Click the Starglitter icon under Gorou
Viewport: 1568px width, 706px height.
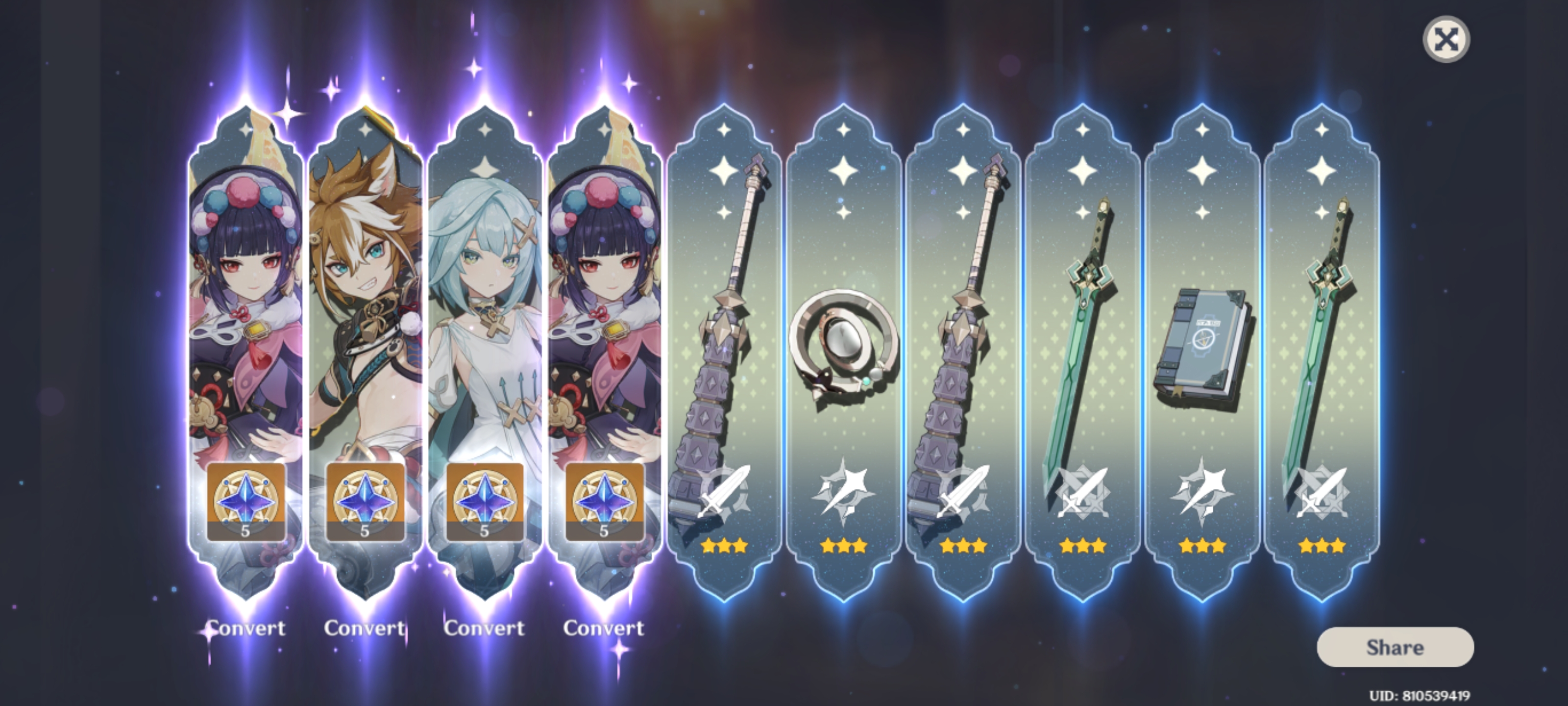click(365, 501)
